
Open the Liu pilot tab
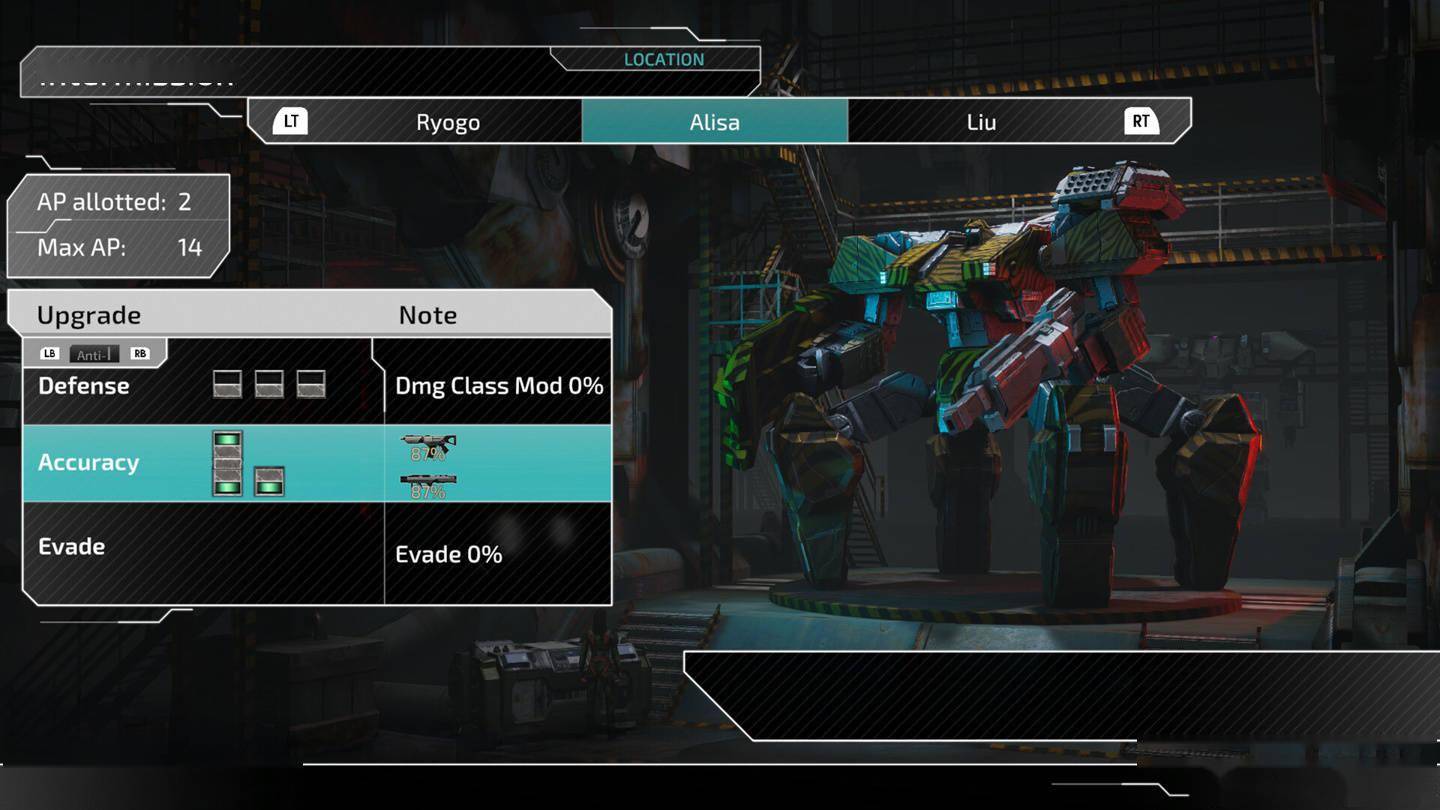pyautogui.click(x=981, y=122)
